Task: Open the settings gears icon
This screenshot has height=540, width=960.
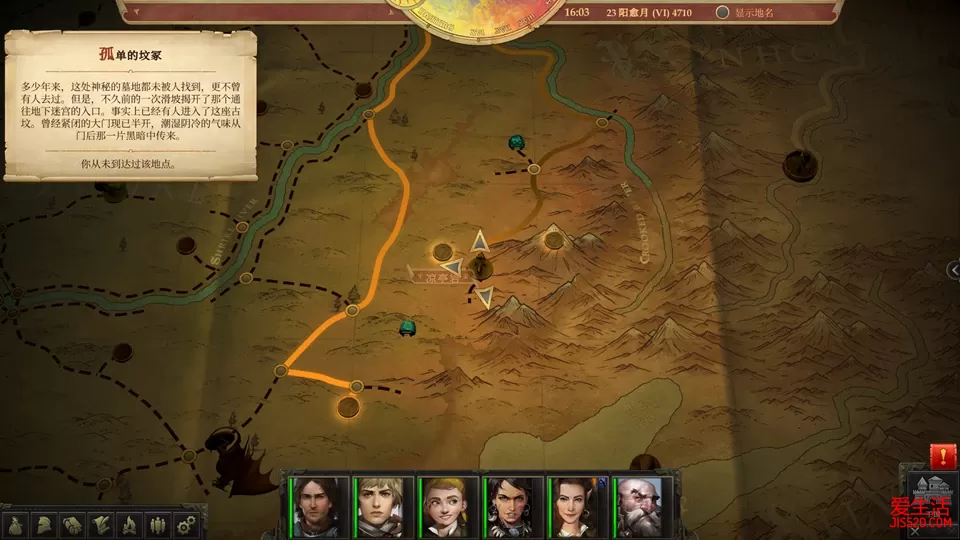Action: pyautogui.click(x=185, y=524)
